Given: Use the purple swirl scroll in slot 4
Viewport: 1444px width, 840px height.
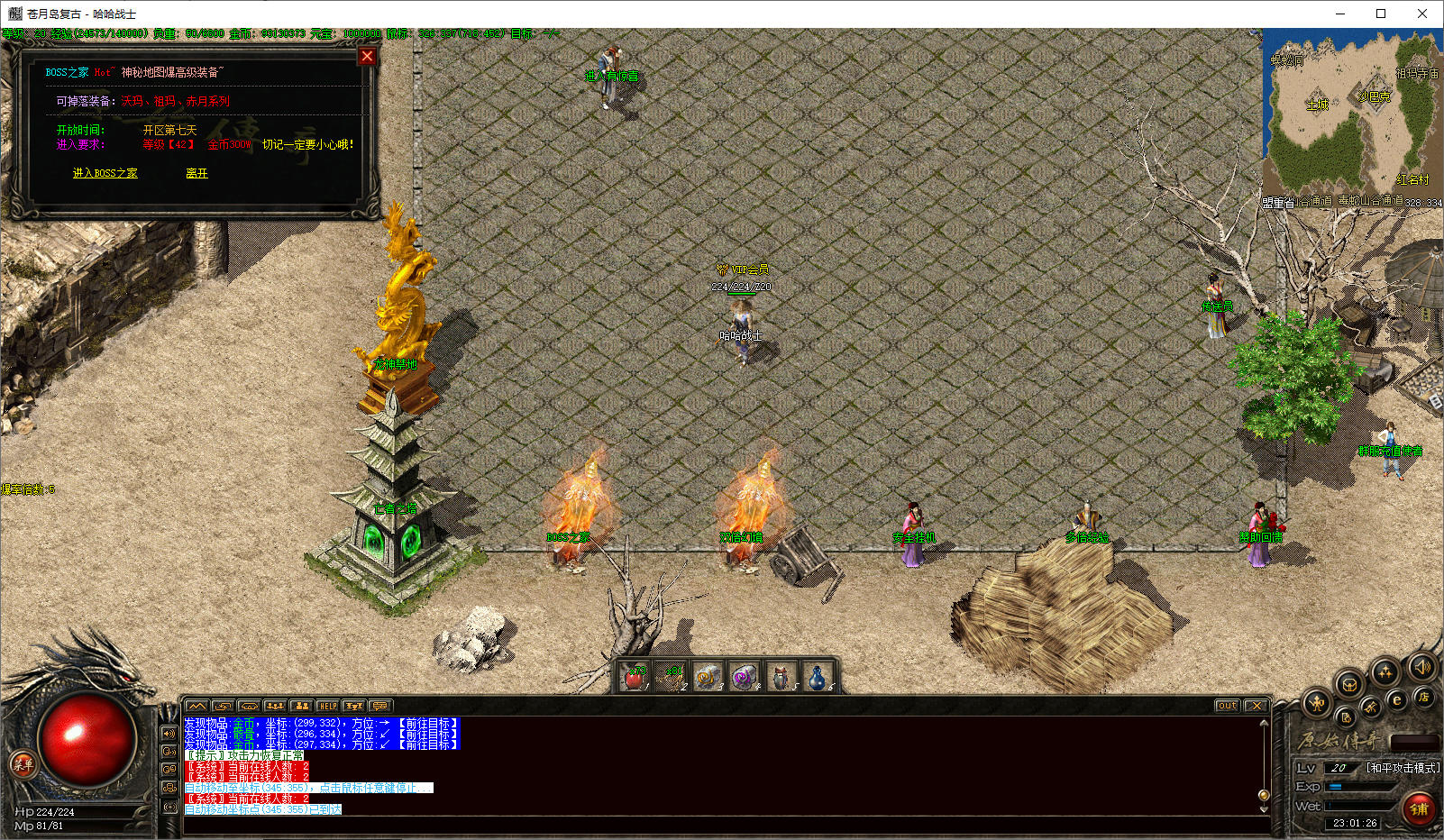Looking at the screenshot, I should [x=744, y=677].
